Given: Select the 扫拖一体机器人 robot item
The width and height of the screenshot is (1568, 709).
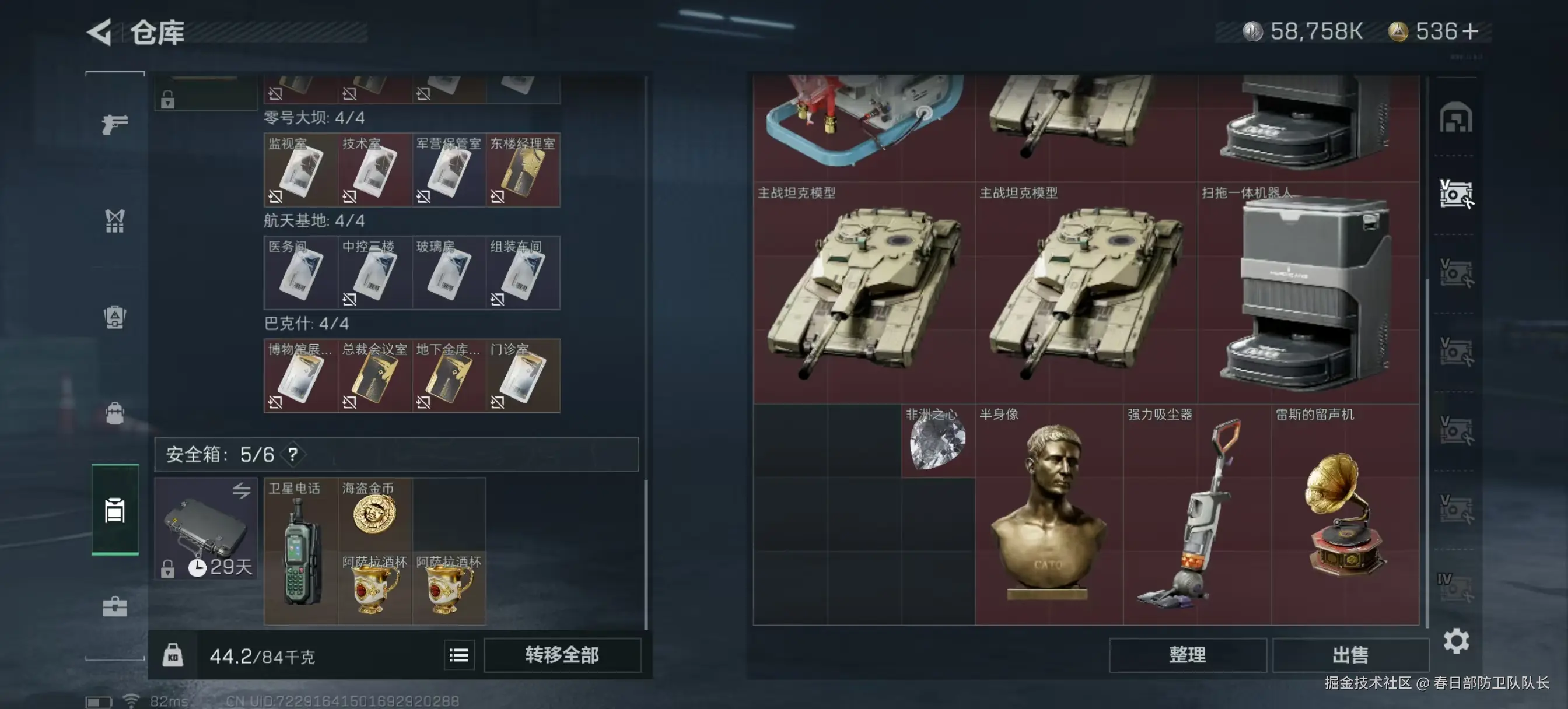Looking at the screenshot, I should click(1308, 292).
